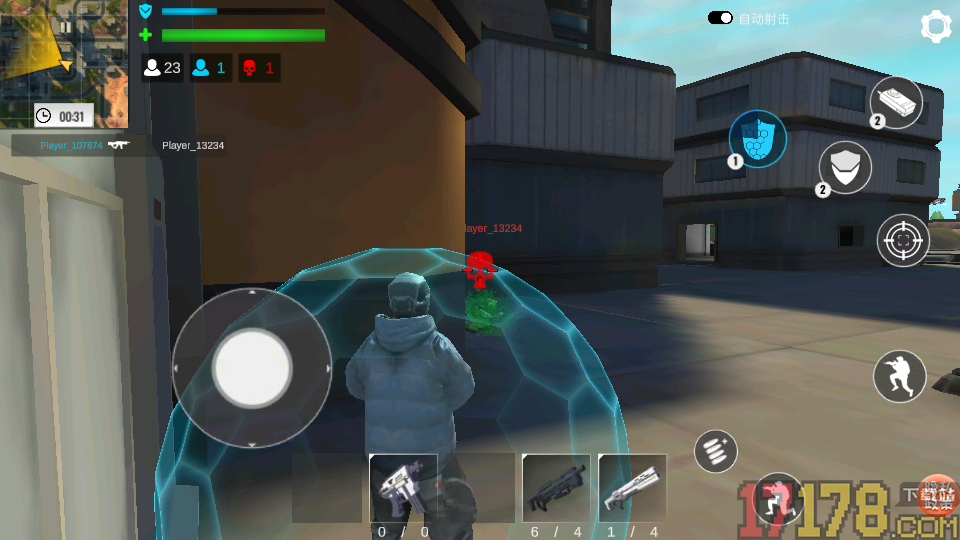Select the dark shotgun weapon slot
The image size is (960, 540).
click(556, 488)
